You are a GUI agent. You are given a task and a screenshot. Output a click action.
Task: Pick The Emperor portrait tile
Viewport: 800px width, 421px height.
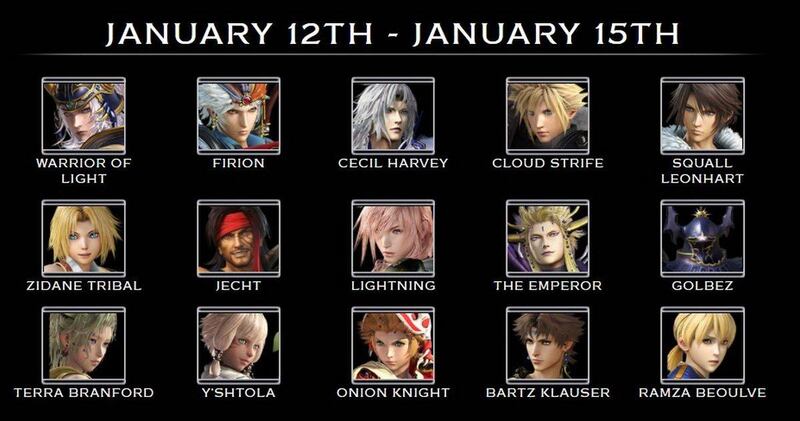pos(547,238)
